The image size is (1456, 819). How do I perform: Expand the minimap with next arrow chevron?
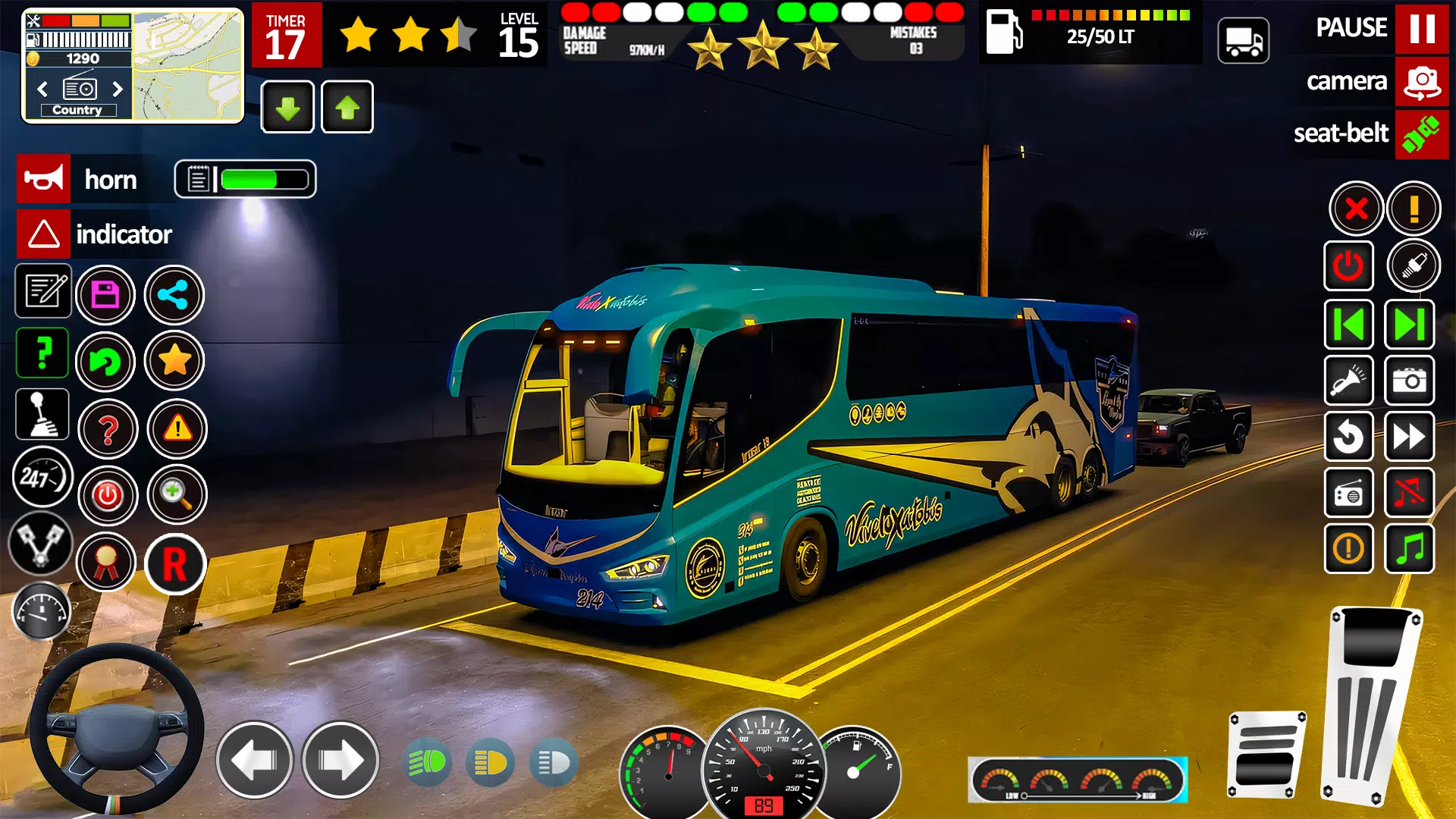pos(118,89)
